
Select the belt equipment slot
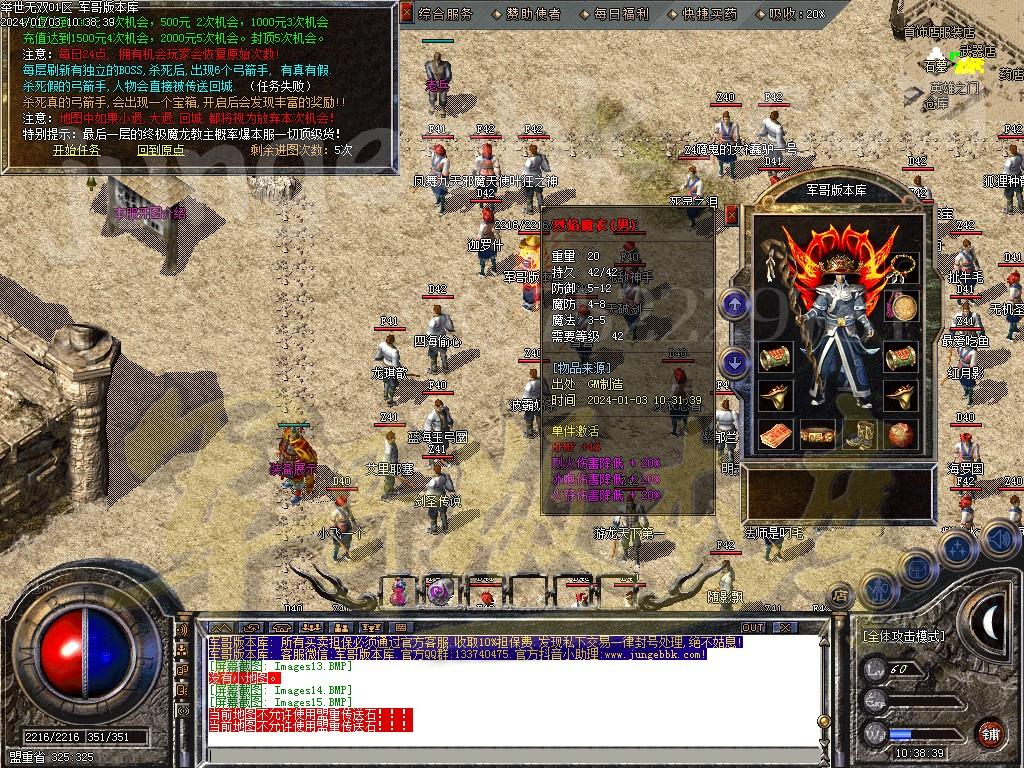point(817,436)
